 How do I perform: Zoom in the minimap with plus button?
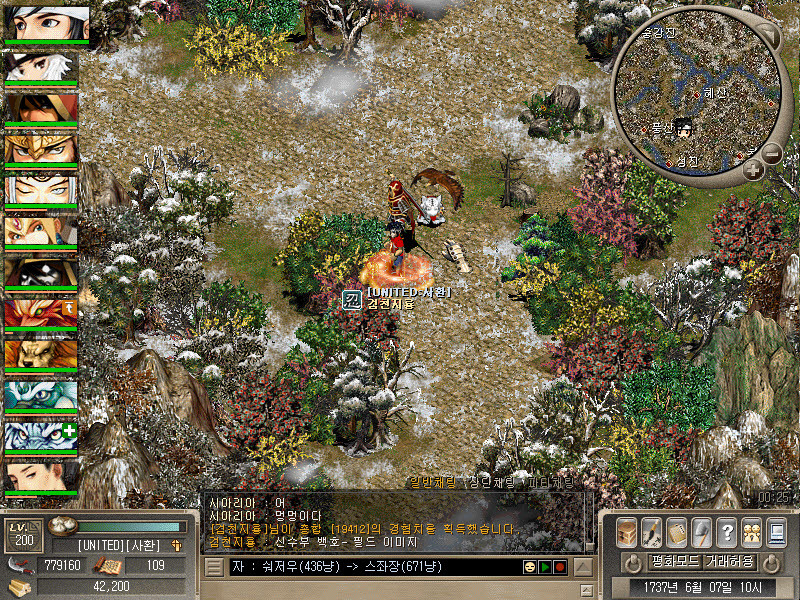pyautogui.click(x=753, y=170)
